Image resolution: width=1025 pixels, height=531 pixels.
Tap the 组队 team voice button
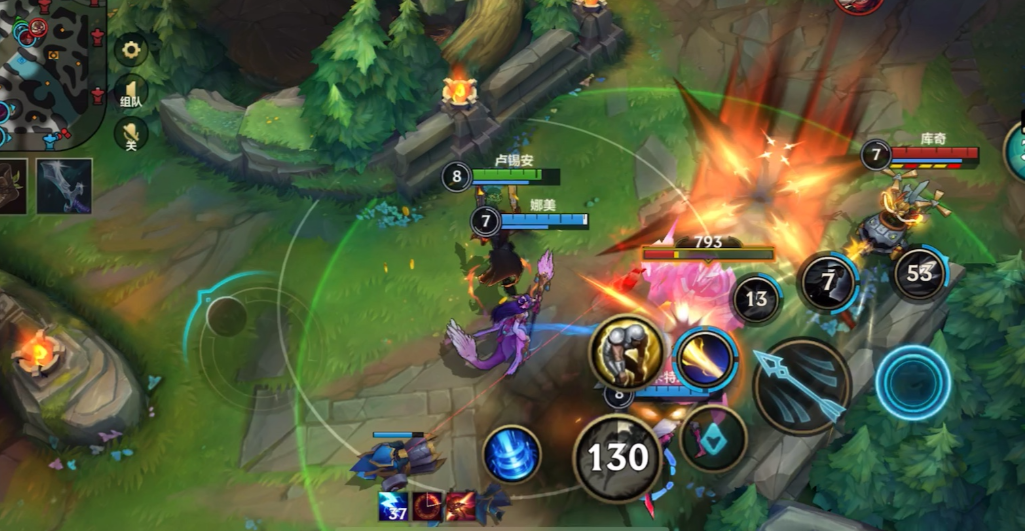131,90
